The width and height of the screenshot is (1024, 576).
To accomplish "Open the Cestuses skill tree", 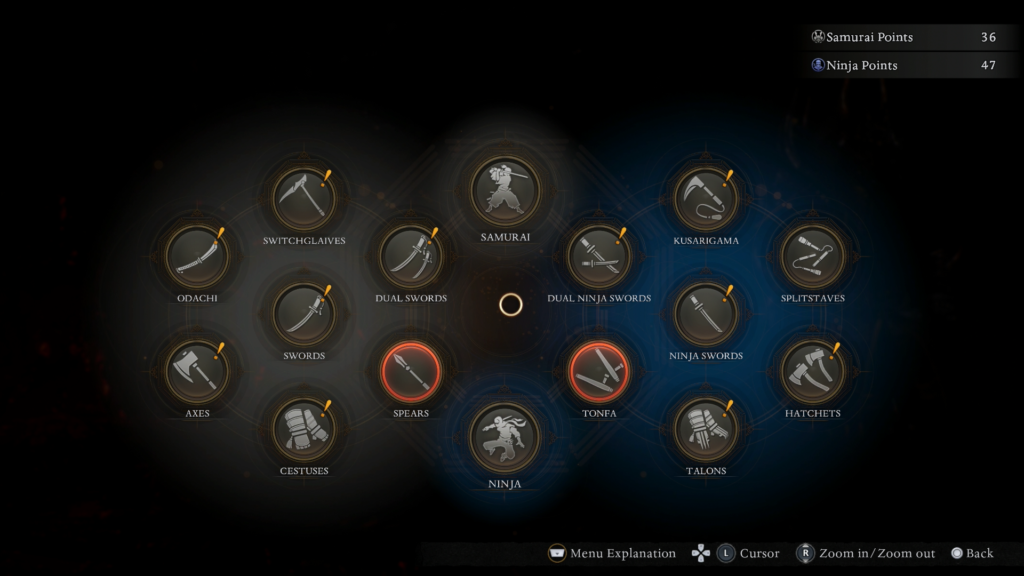I will (304, 428).
